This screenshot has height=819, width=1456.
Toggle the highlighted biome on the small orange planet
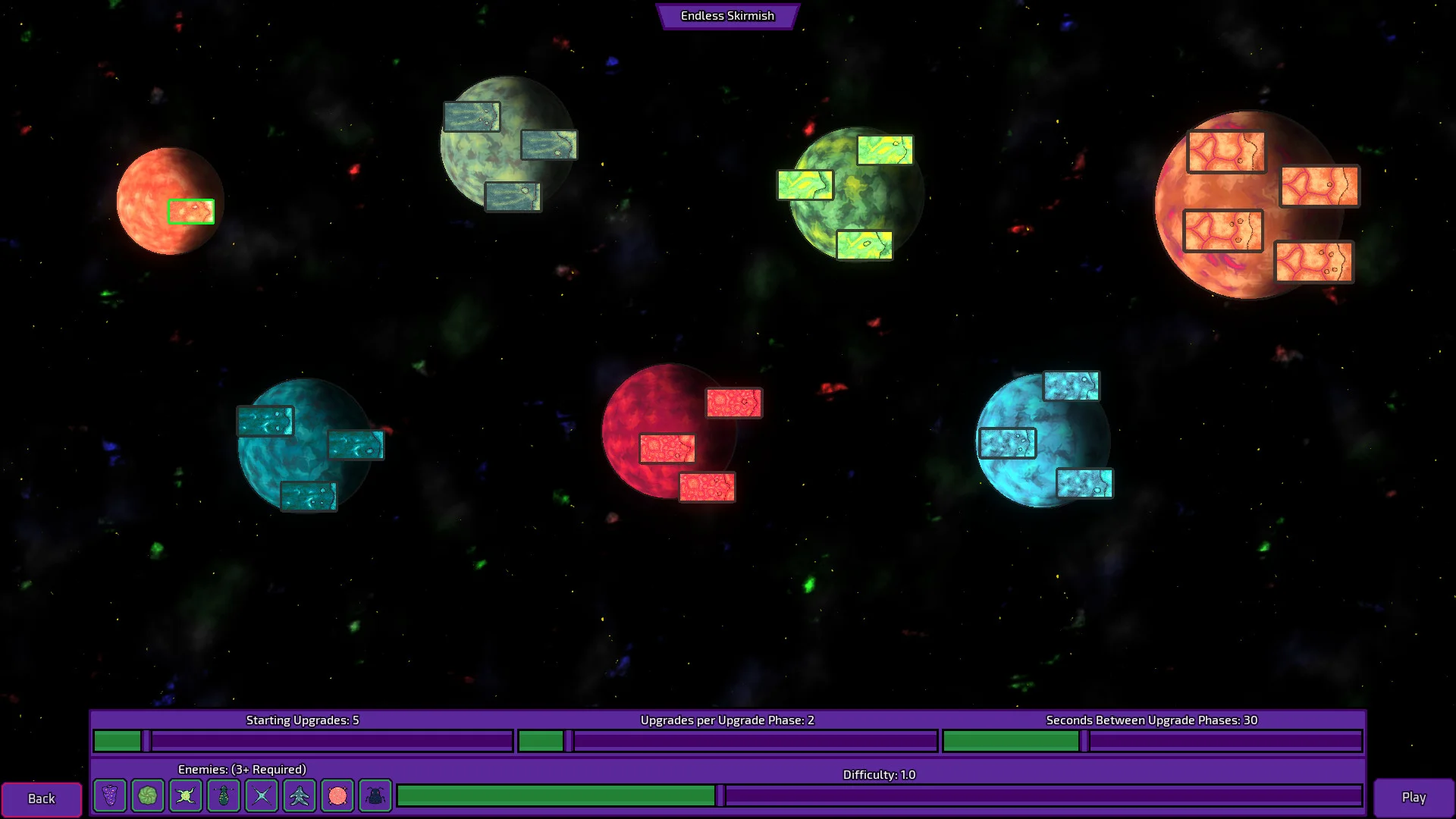(x=191, y=212)
